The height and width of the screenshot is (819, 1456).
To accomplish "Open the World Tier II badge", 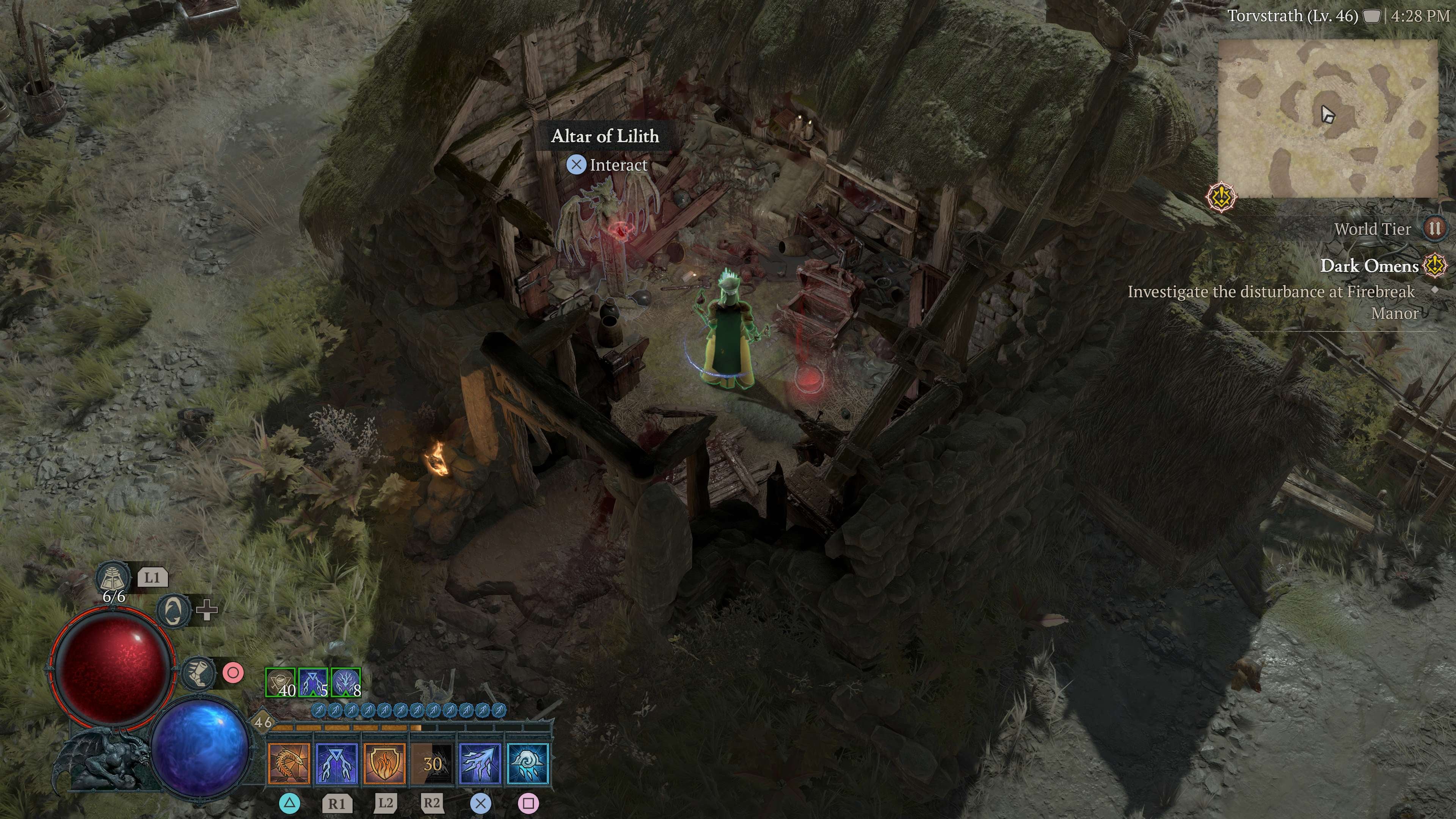I will pyautogui.click(x=1434, y=229).
